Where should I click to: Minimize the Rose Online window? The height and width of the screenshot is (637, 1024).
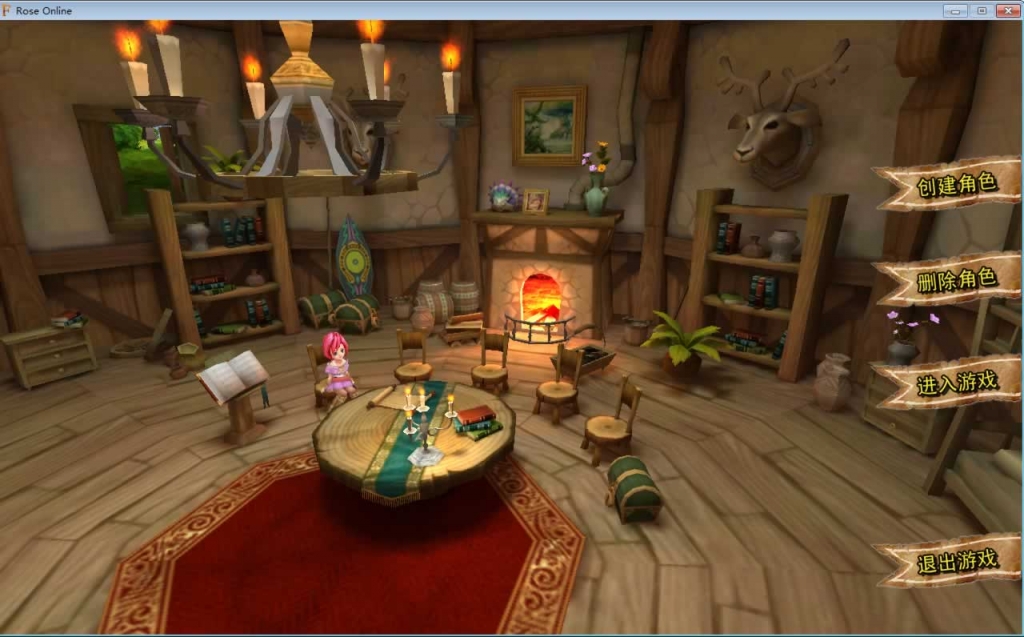956,10
